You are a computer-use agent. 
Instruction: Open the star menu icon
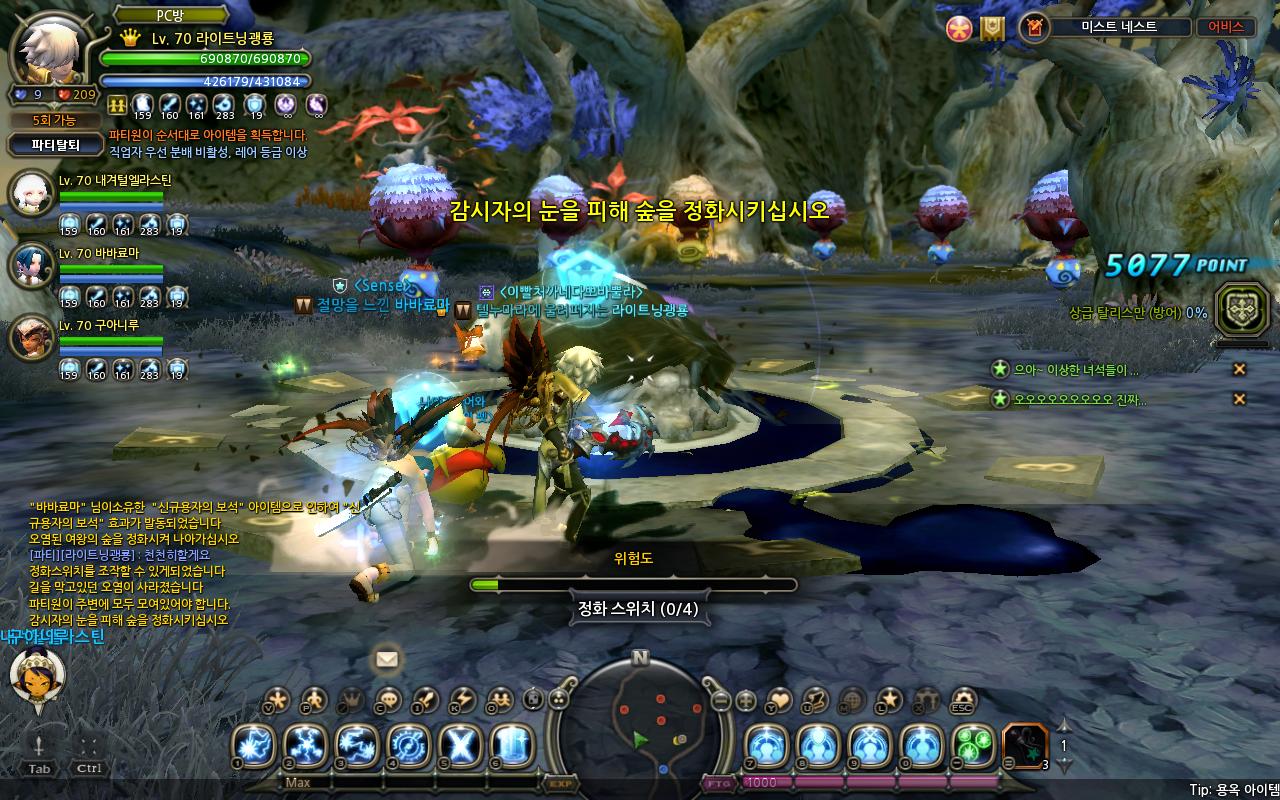tap(889, 700)
